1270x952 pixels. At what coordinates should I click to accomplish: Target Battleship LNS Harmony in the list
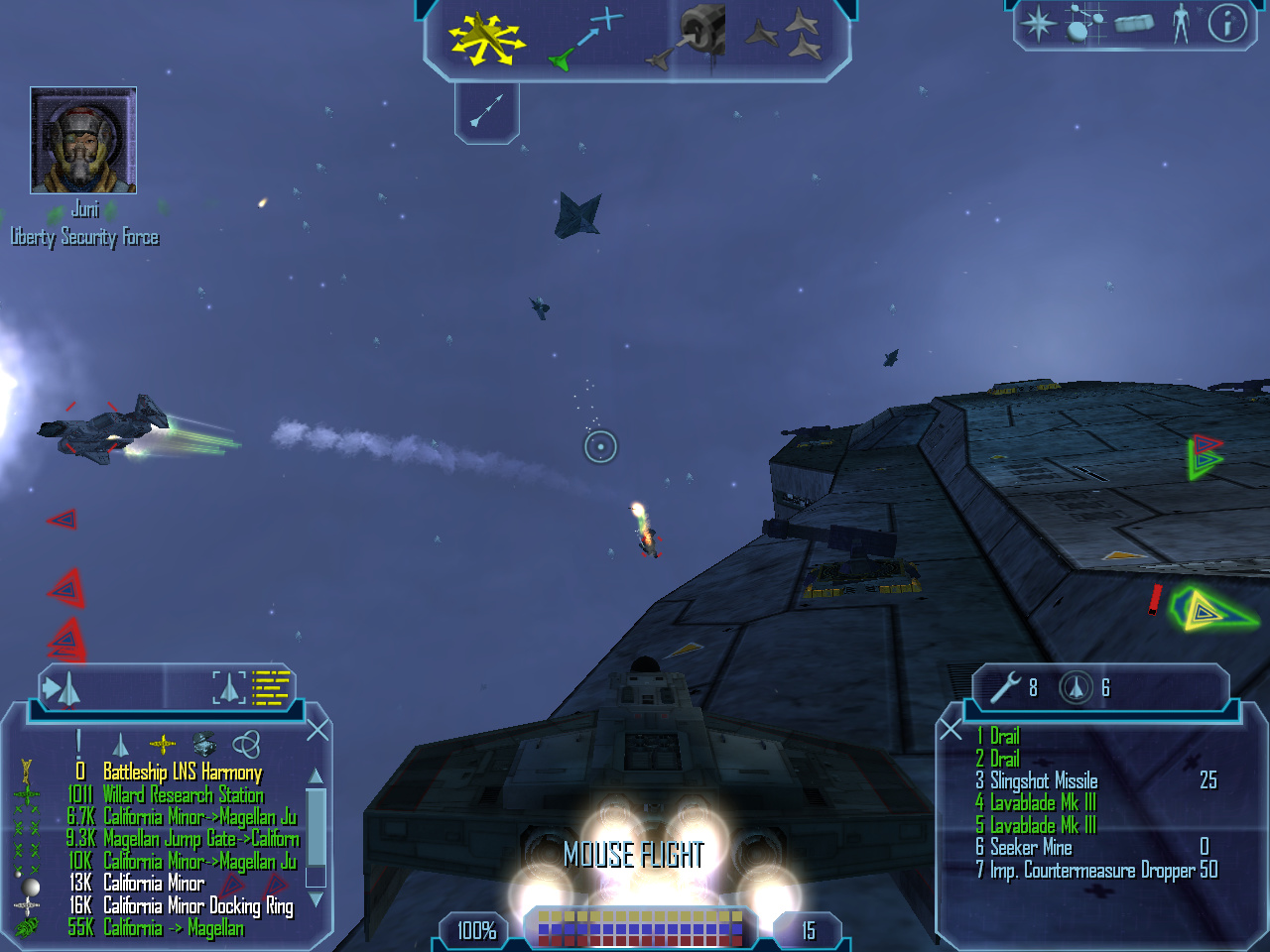tap(183, 772)
